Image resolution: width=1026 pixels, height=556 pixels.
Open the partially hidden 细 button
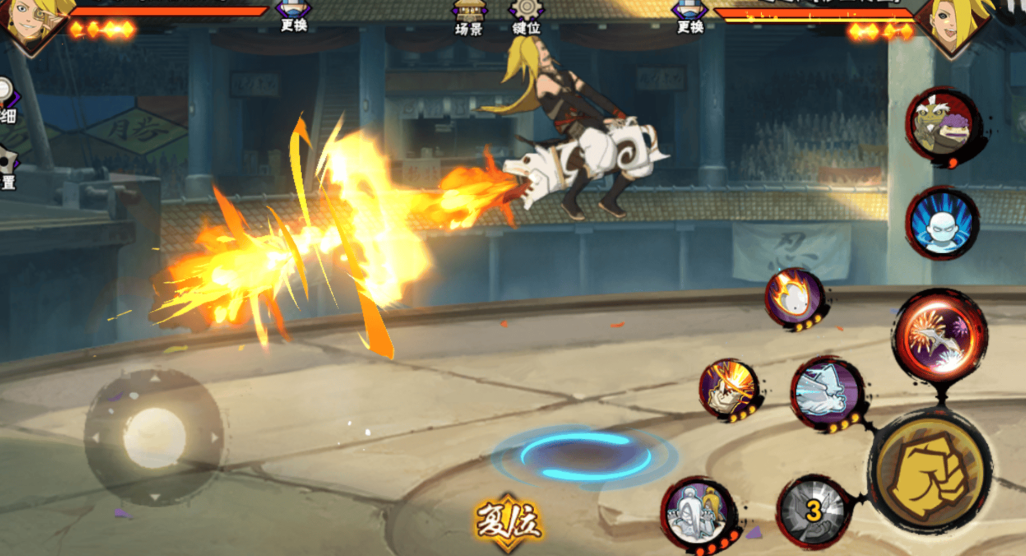[8, 103]
